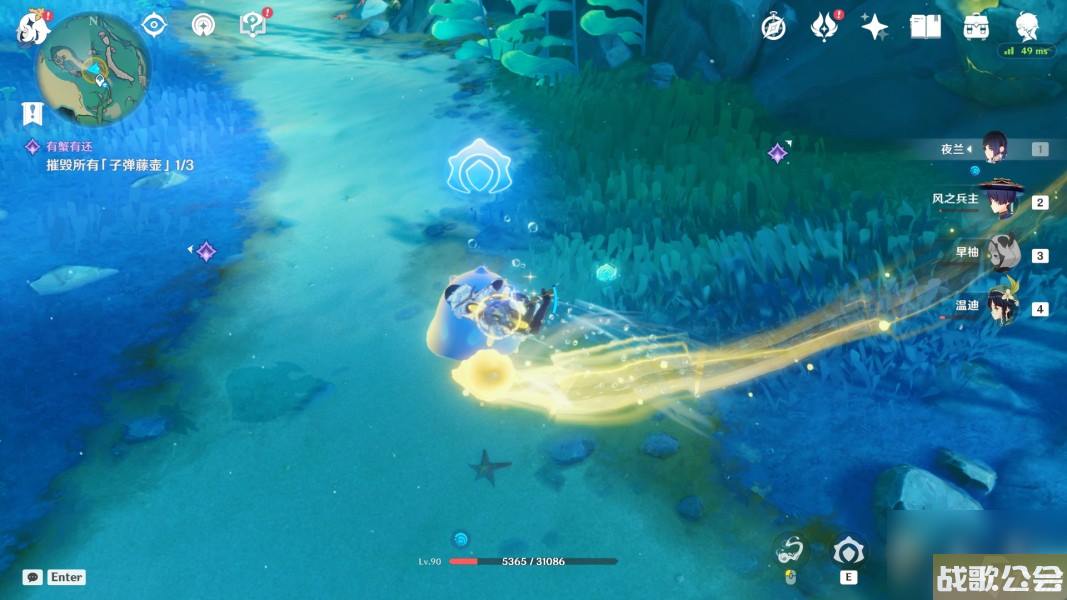Open the map from the circular minimap
The width and height of the screenshot is (1067, 600).
tap(92, 69)
